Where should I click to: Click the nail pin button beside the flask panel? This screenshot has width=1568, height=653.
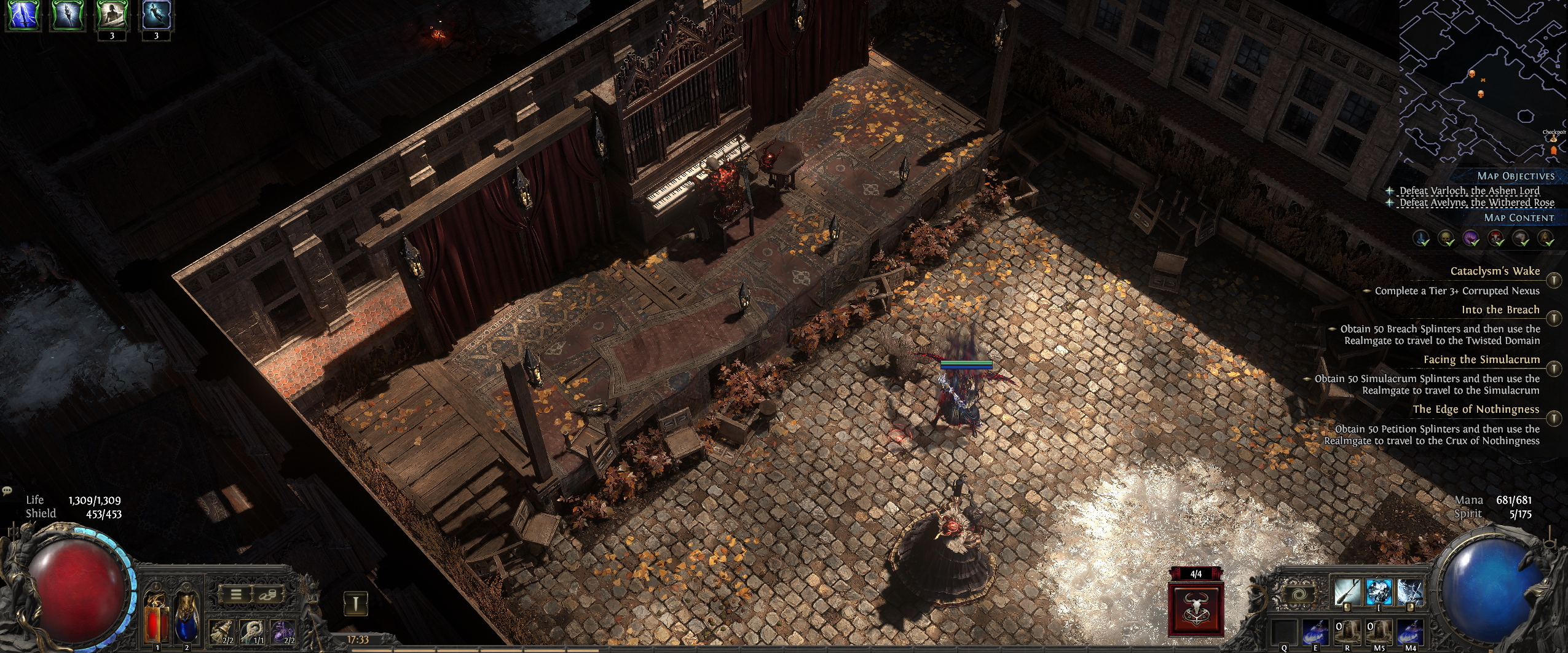pos(355,603)
